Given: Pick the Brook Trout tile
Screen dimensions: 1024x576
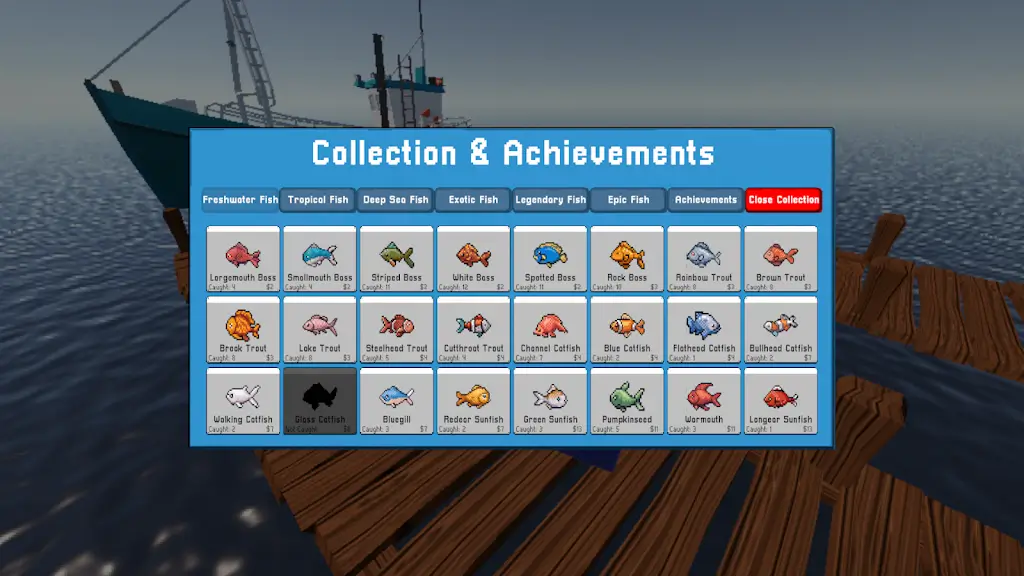Looking at the screenshot, I should (243, 330).
